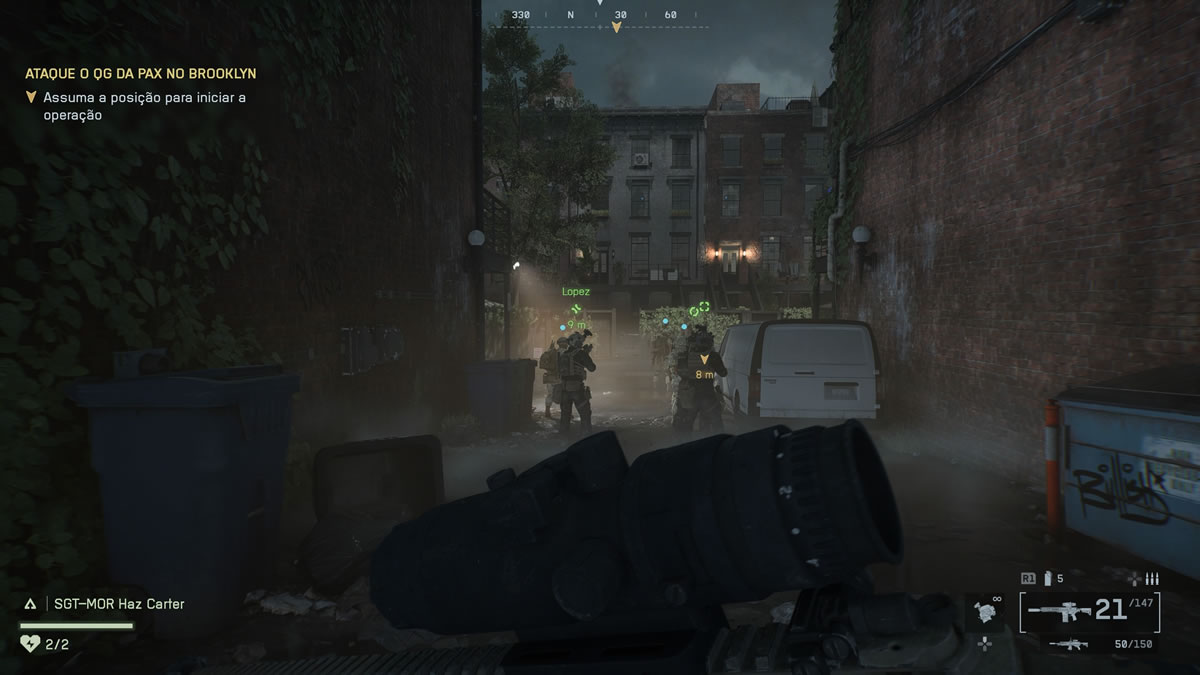Click the compass bar heading indicator
This screenshot has width=1200, height=675.
(x=616, y=27)
